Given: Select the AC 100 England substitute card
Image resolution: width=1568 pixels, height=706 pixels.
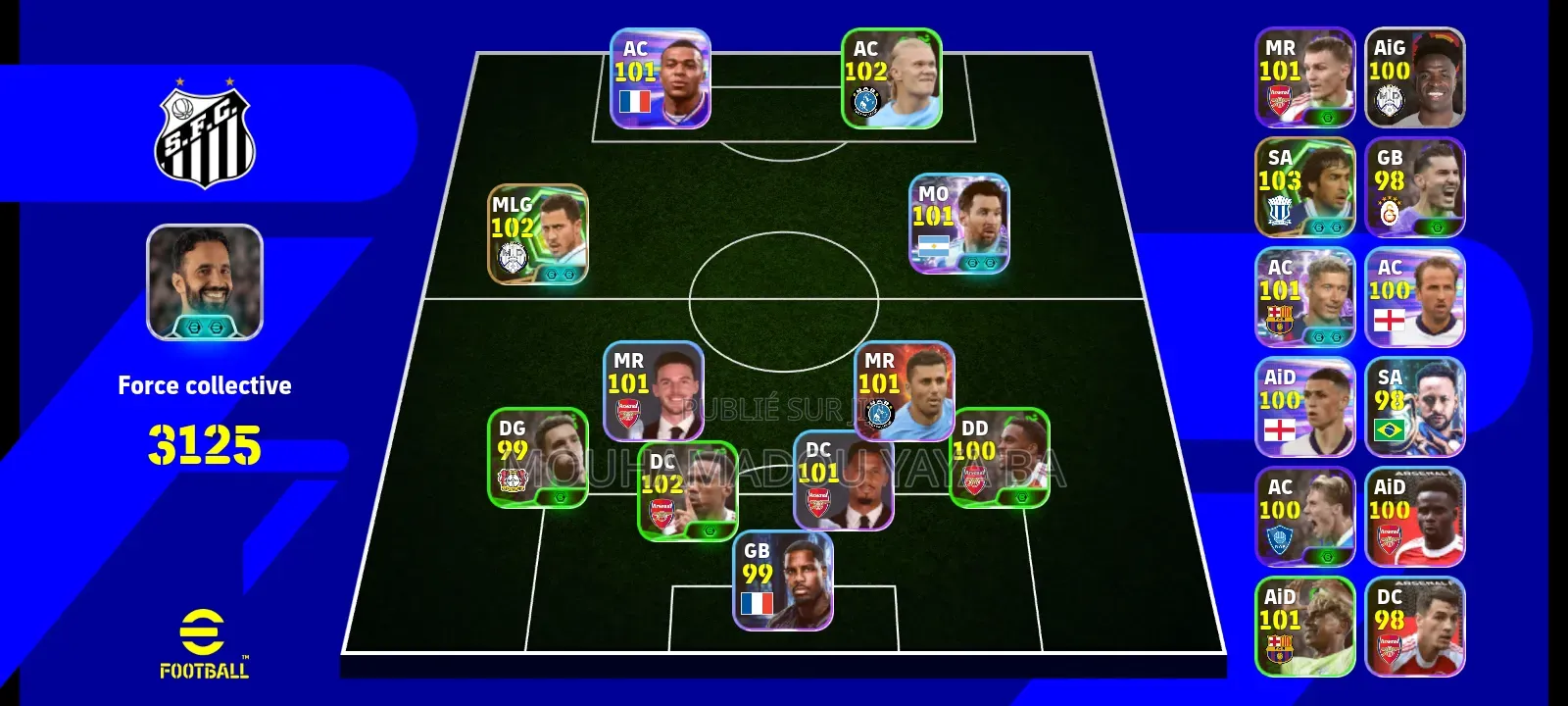Looking at the screenshot, I should click(x=1414, y=297).
